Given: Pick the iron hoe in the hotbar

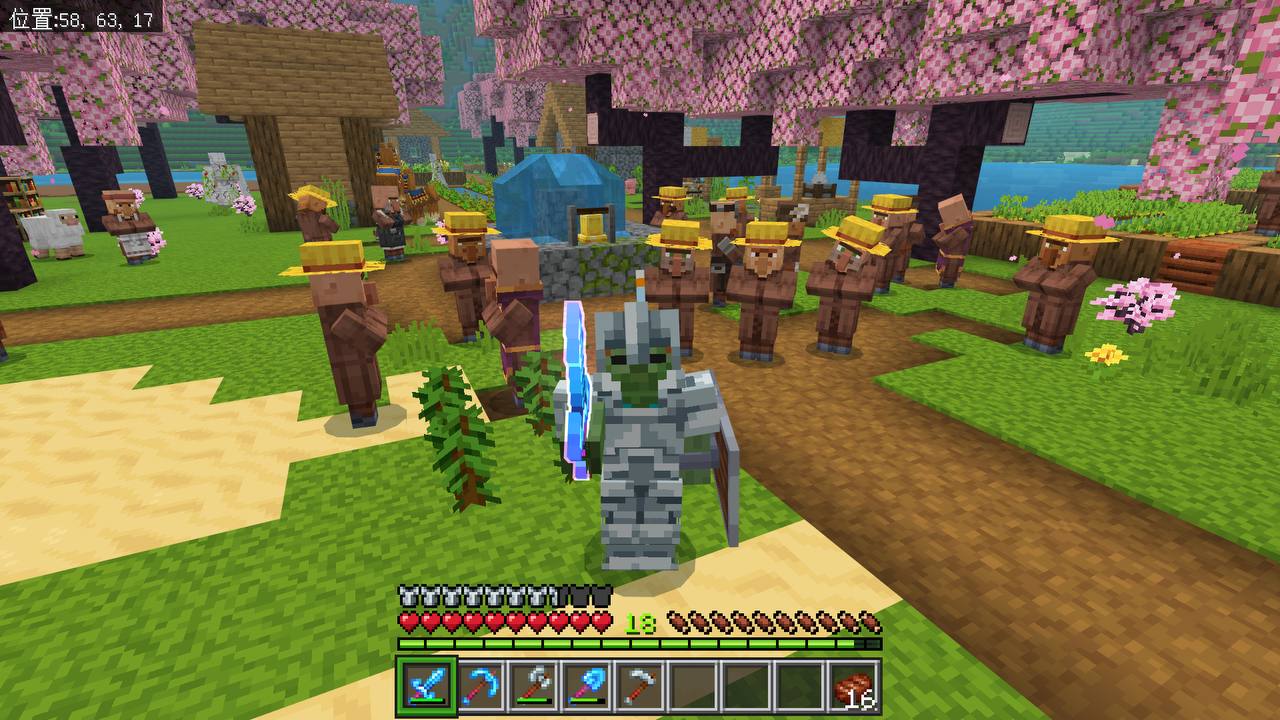Looking at the screenshot, I should point(638,686).
